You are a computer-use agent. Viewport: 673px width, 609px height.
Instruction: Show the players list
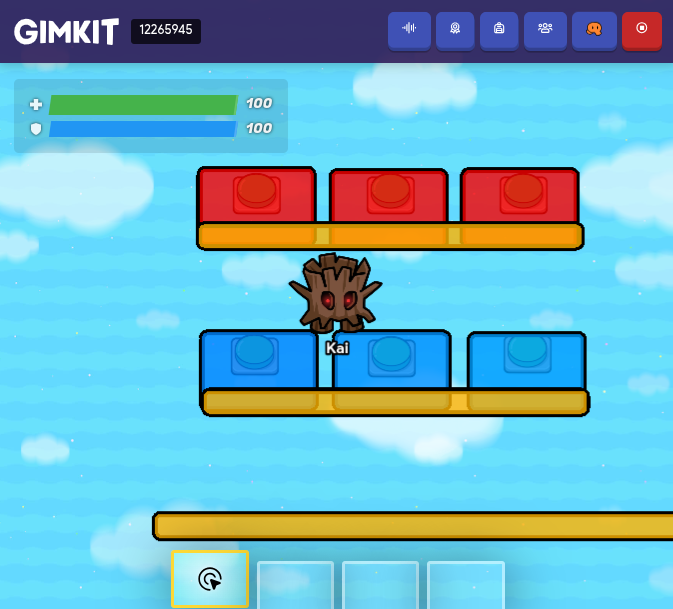(x=545, y=29)
